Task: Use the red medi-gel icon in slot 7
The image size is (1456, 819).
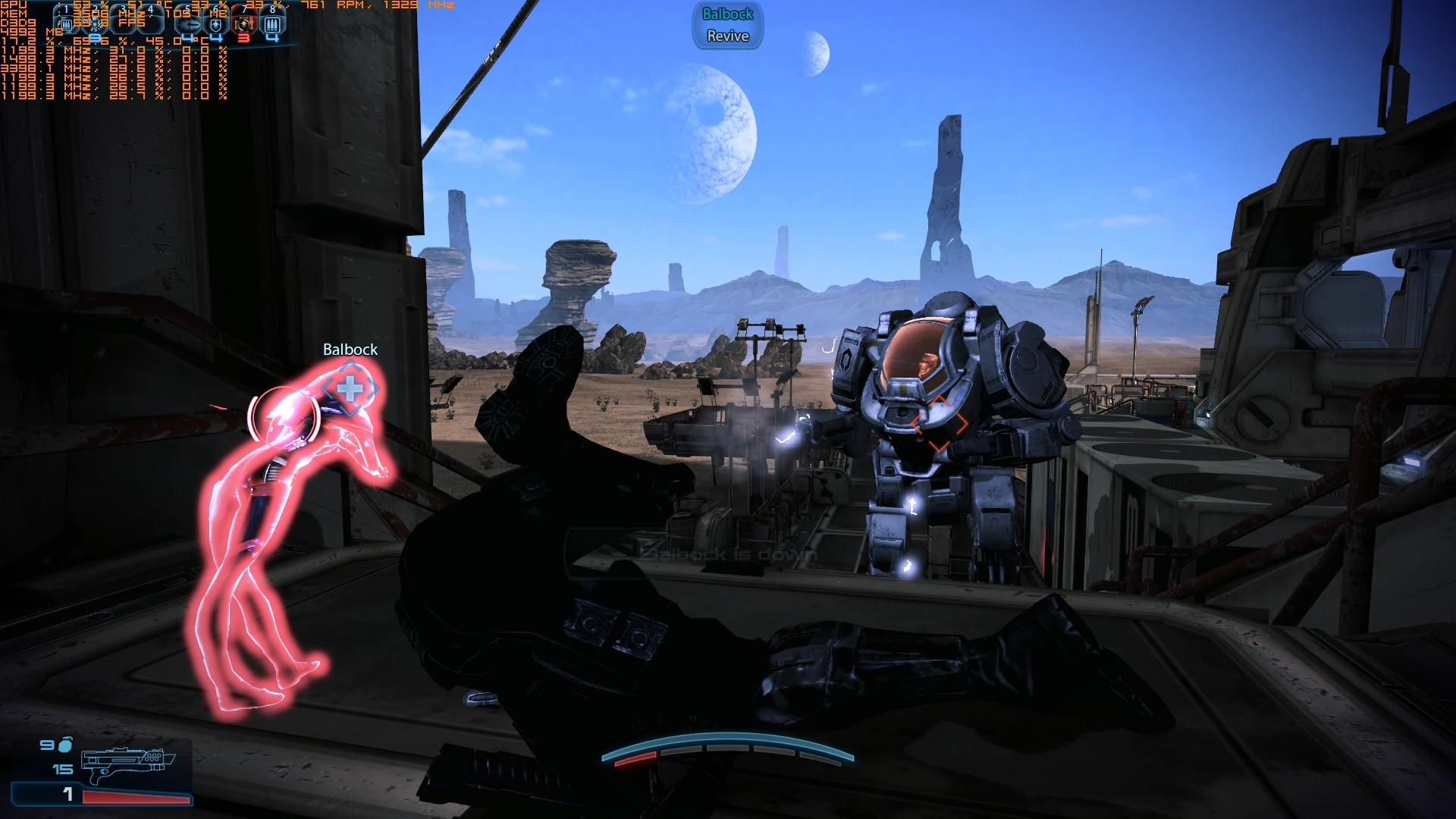Action: pyautogui.click(x=243, y=24)
